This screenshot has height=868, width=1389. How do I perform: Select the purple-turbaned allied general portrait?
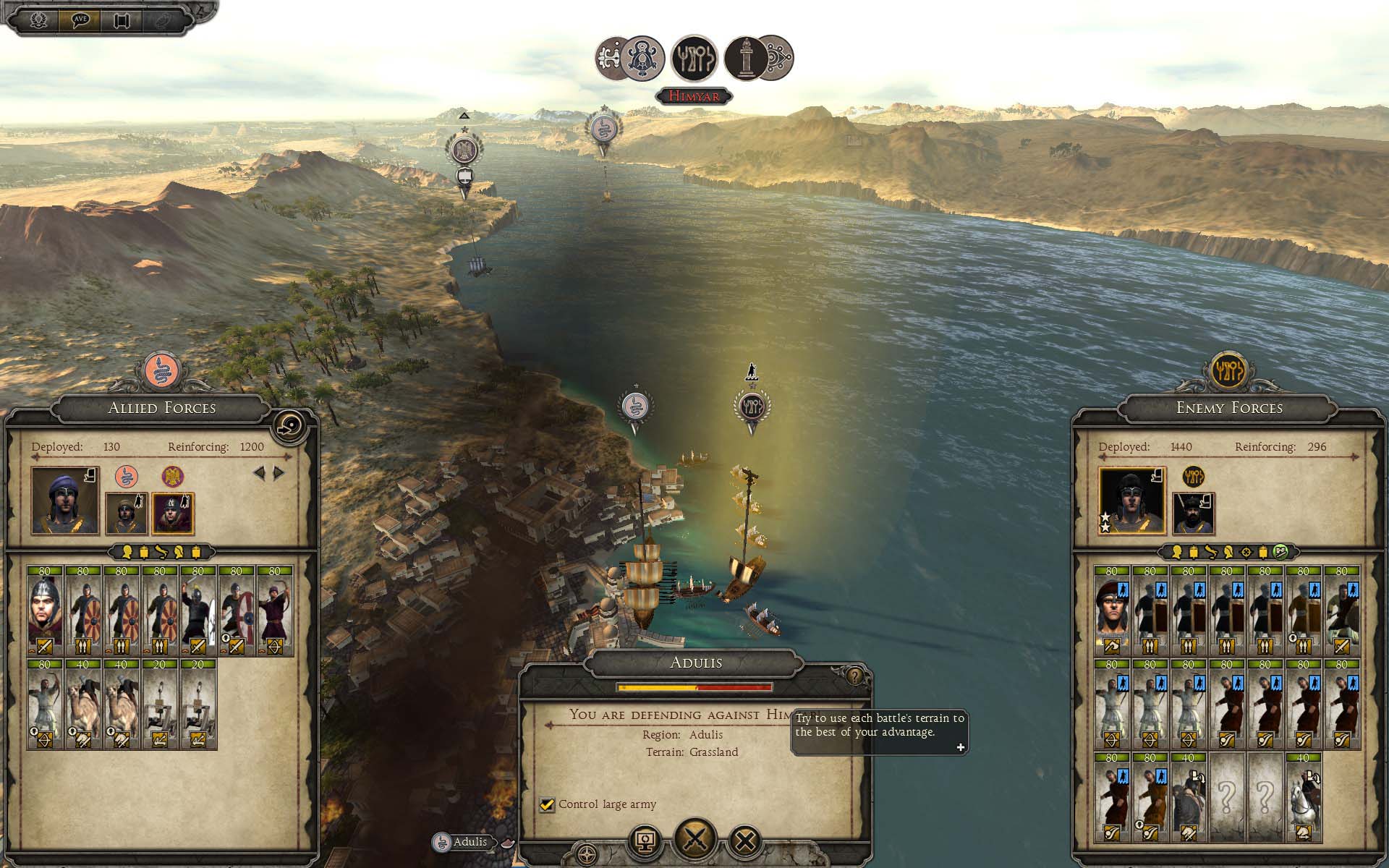[x=65, y=501]
